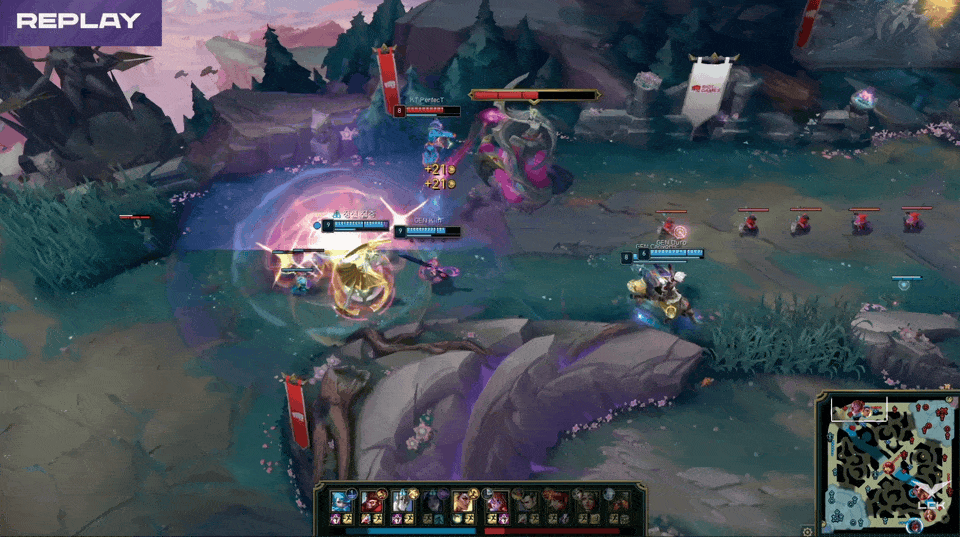960x537 pixels.
Task: Select the blue-haired champion portrait in the bottom bar
Action: click(x=340, y=502)
